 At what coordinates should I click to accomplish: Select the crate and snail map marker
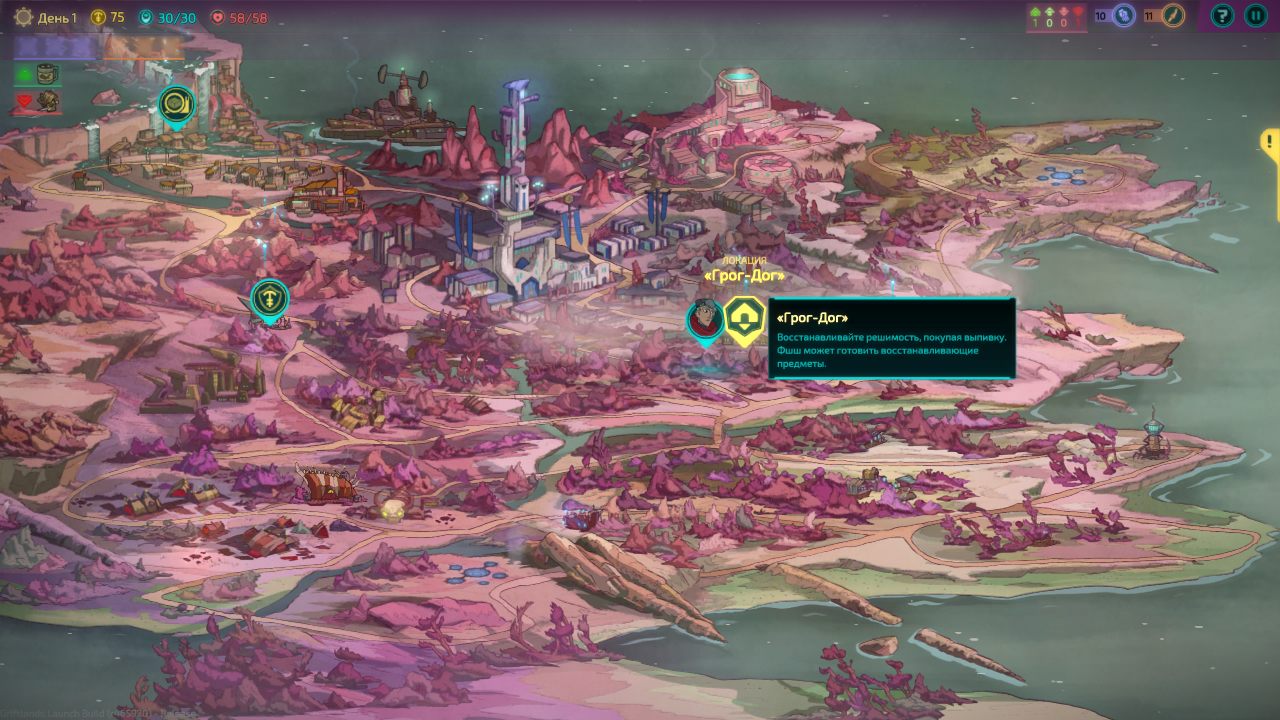click(x=177, y=104)
